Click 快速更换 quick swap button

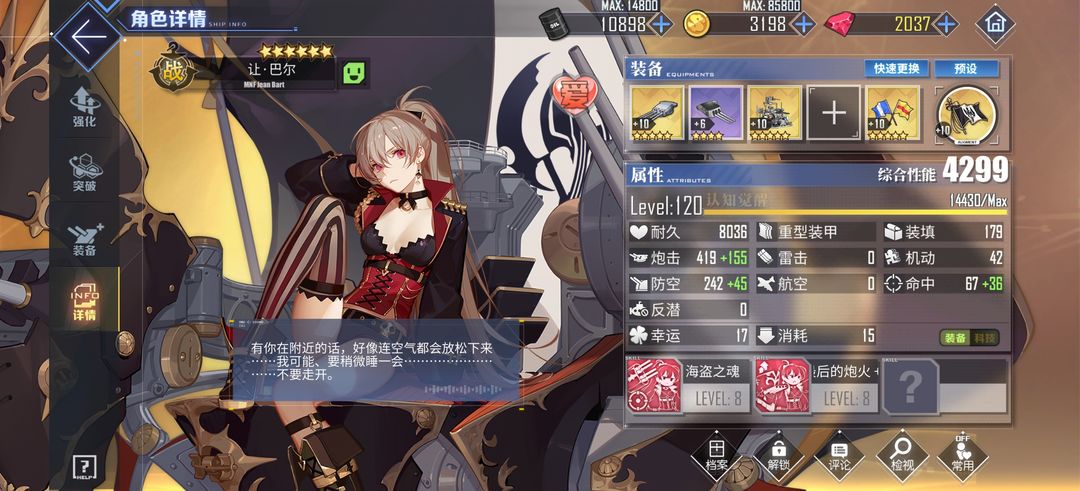pos(897,69)
